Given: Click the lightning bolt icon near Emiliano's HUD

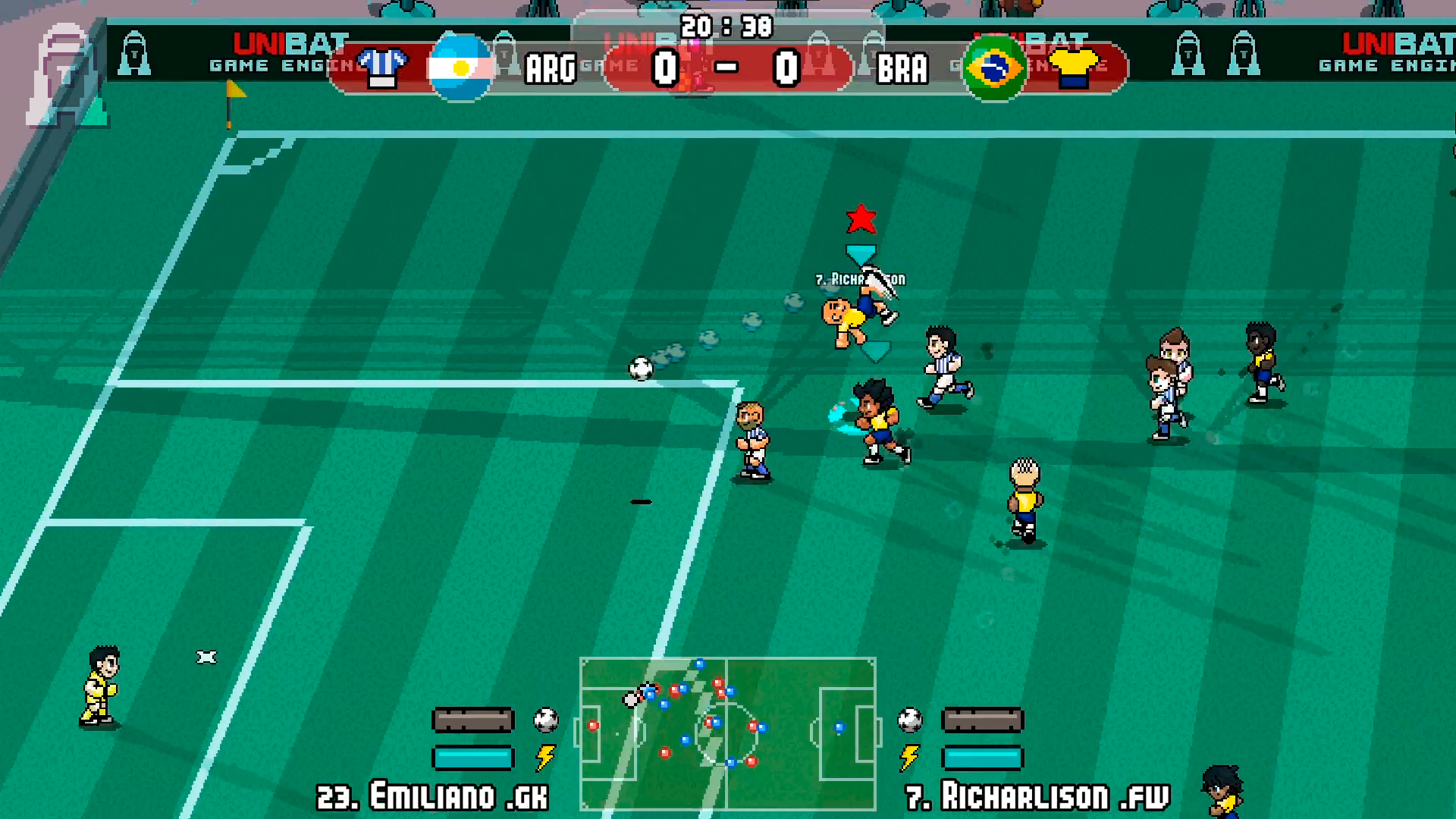Looking at the screenshot, I should point(545,756).
